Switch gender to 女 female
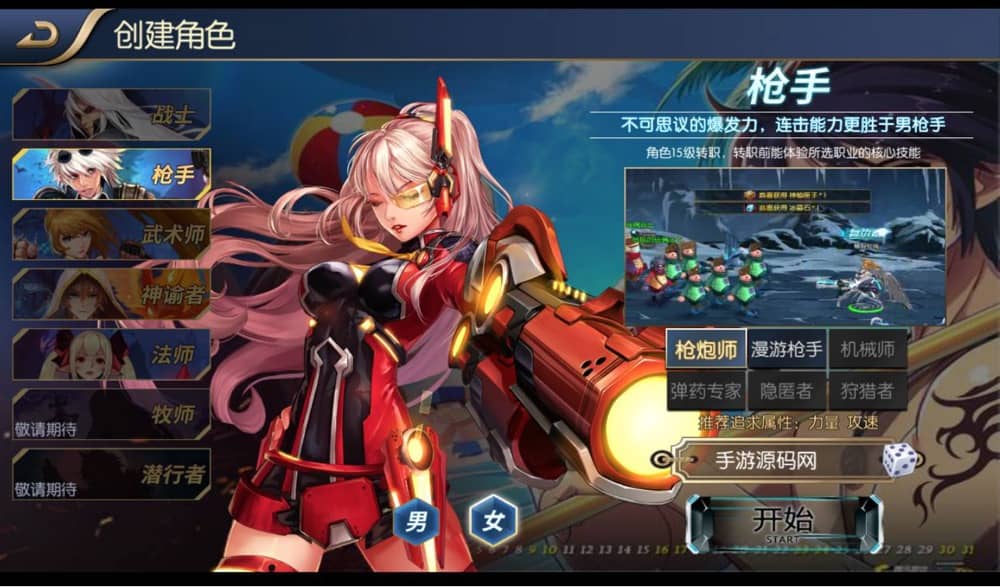The width and height of the screenshot is (1000, 587). (x=493, y=520)
